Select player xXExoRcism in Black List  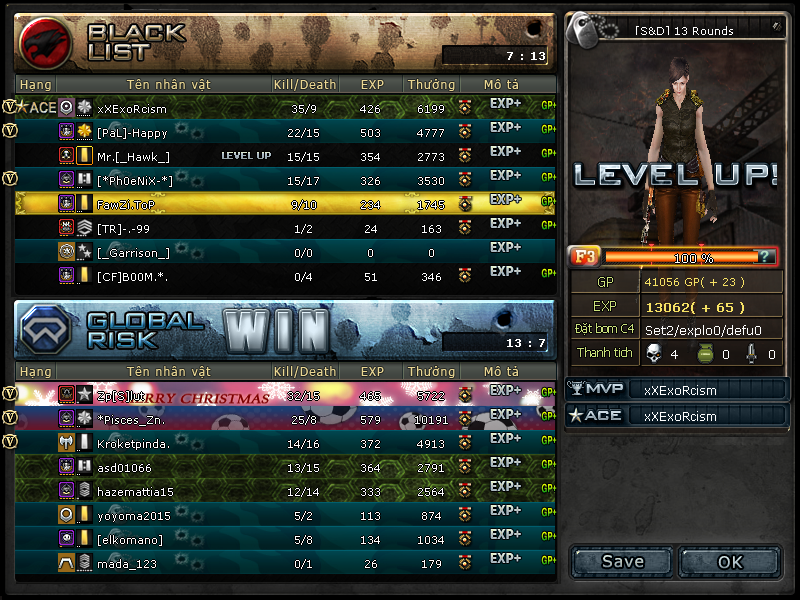pyautogui.click(x=132, y=108)
